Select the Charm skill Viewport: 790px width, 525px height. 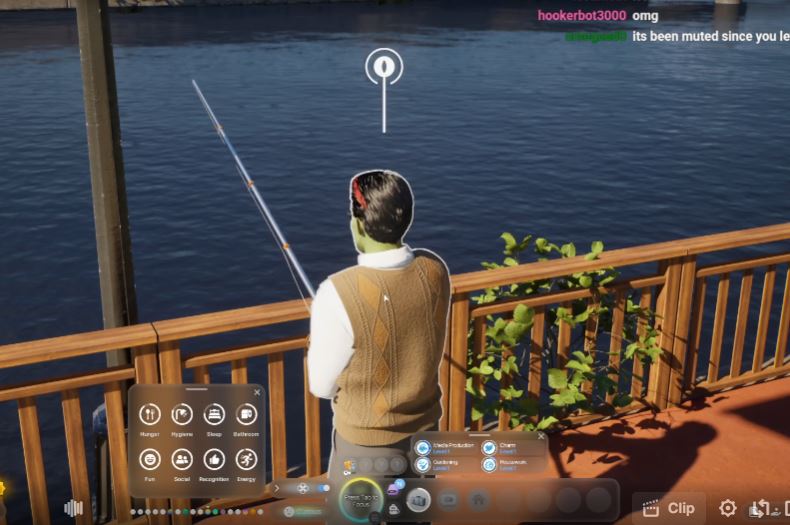pyautogui.click(x=489, y=448)
